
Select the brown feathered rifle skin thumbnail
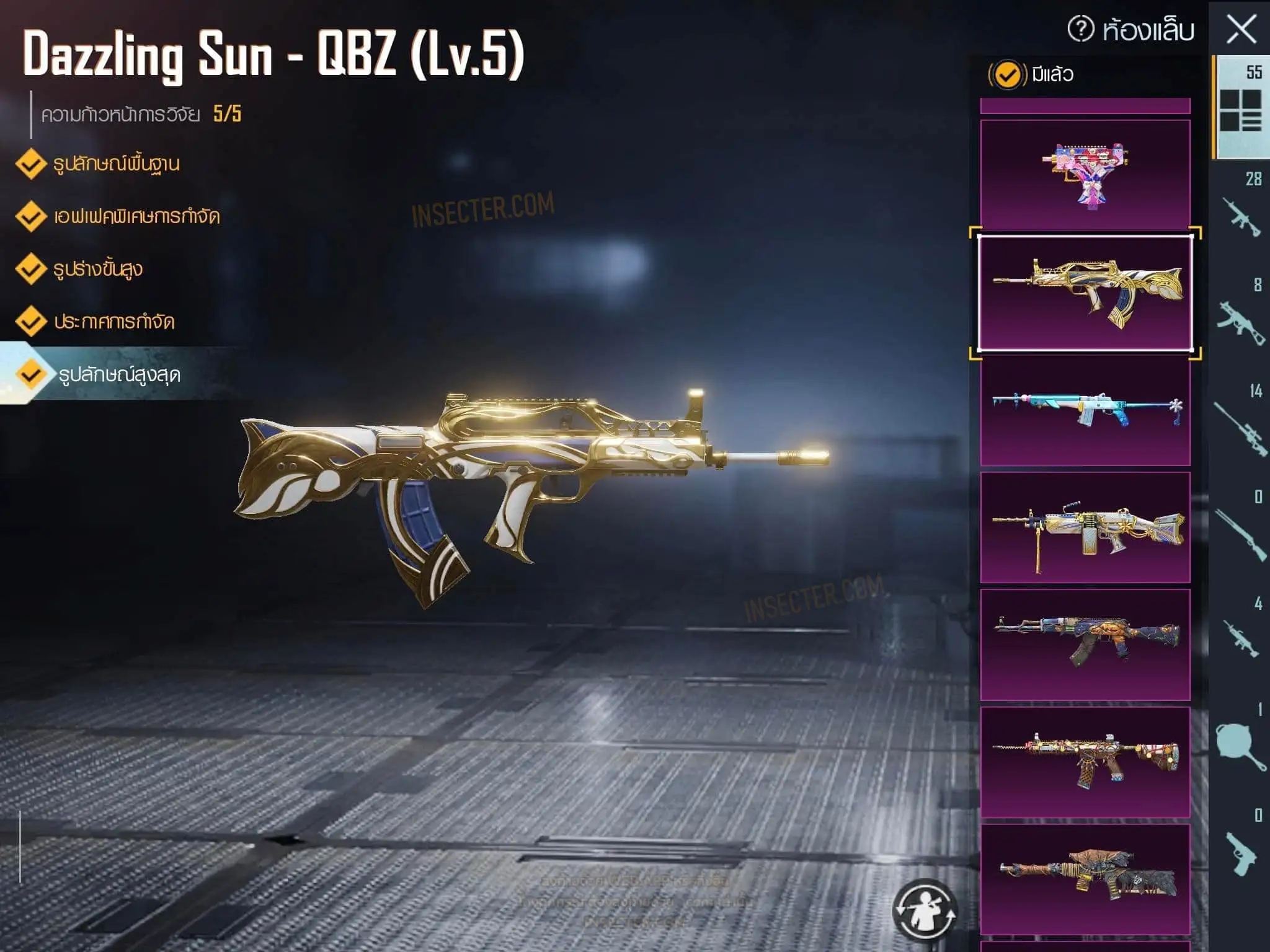click(x=1085, y=878)
